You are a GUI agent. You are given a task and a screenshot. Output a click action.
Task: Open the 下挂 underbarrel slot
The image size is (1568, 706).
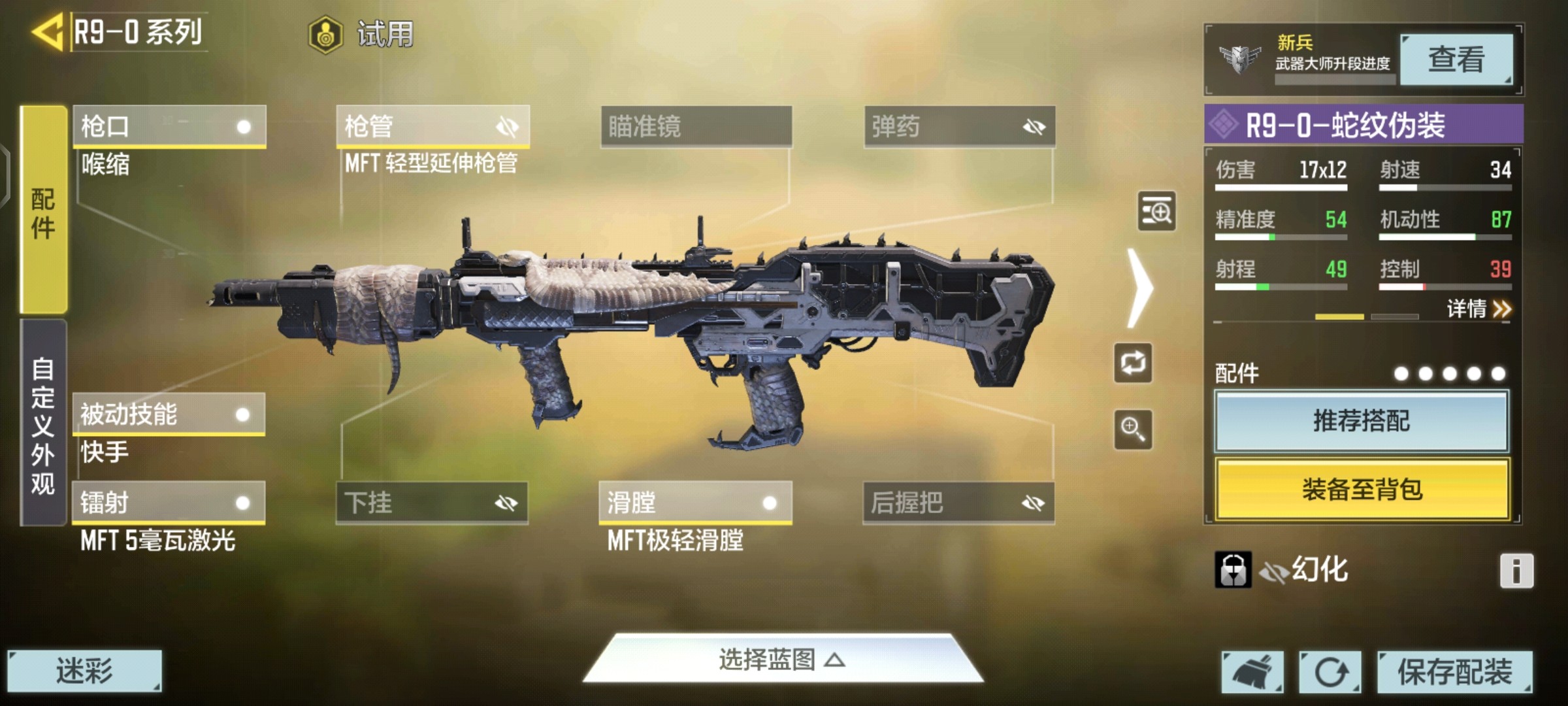[432, 503]
